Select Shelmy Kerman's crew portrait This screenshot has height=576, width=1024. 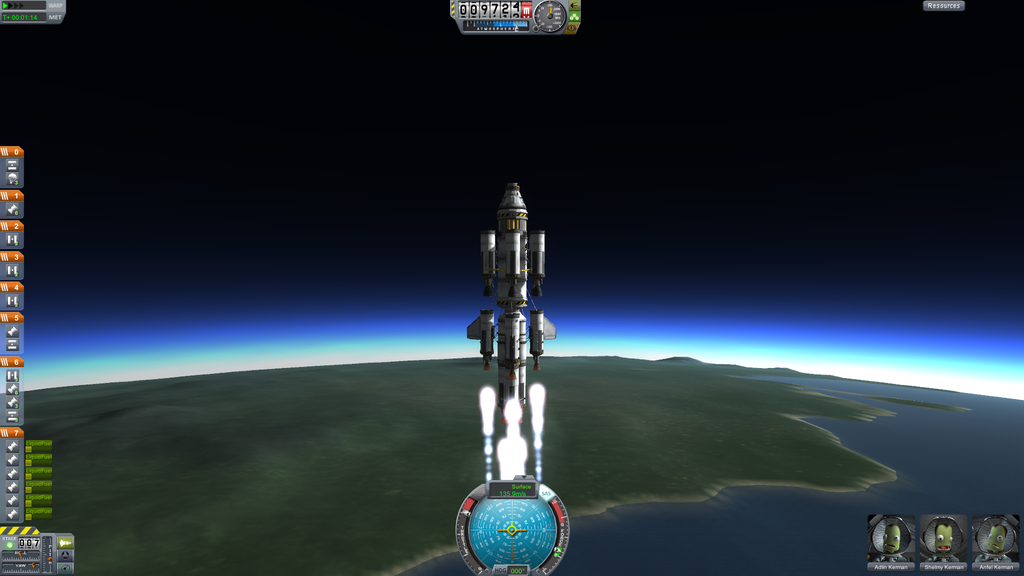943,538
